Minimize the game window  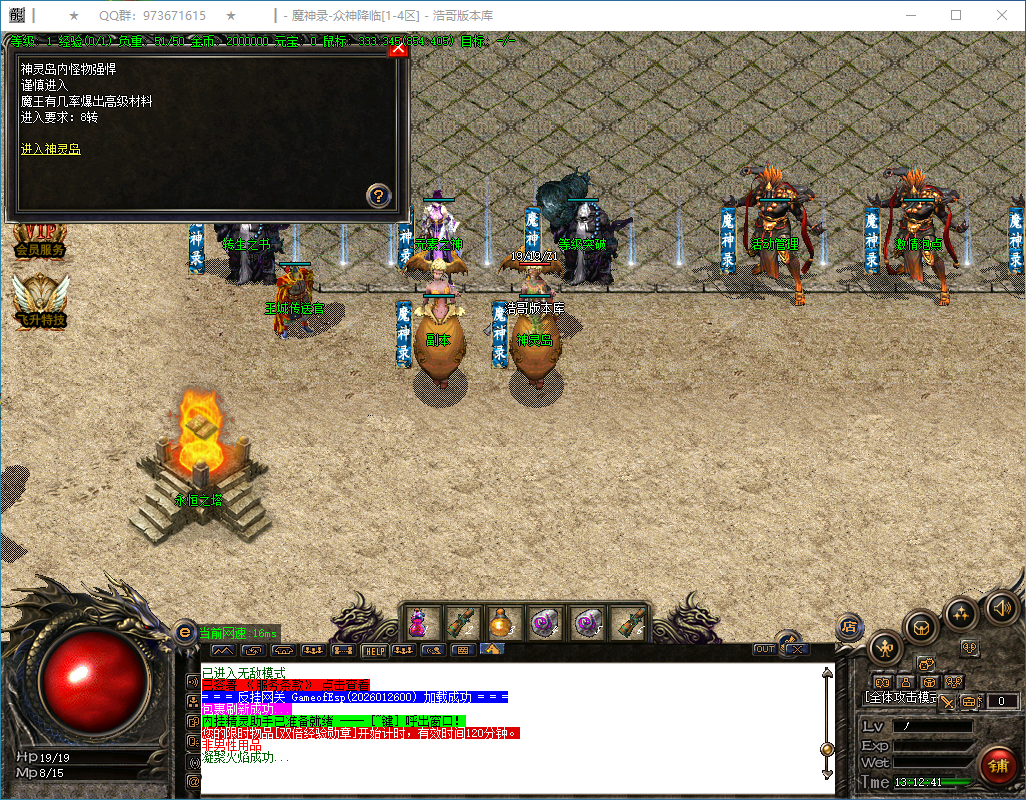pos(910,15)
